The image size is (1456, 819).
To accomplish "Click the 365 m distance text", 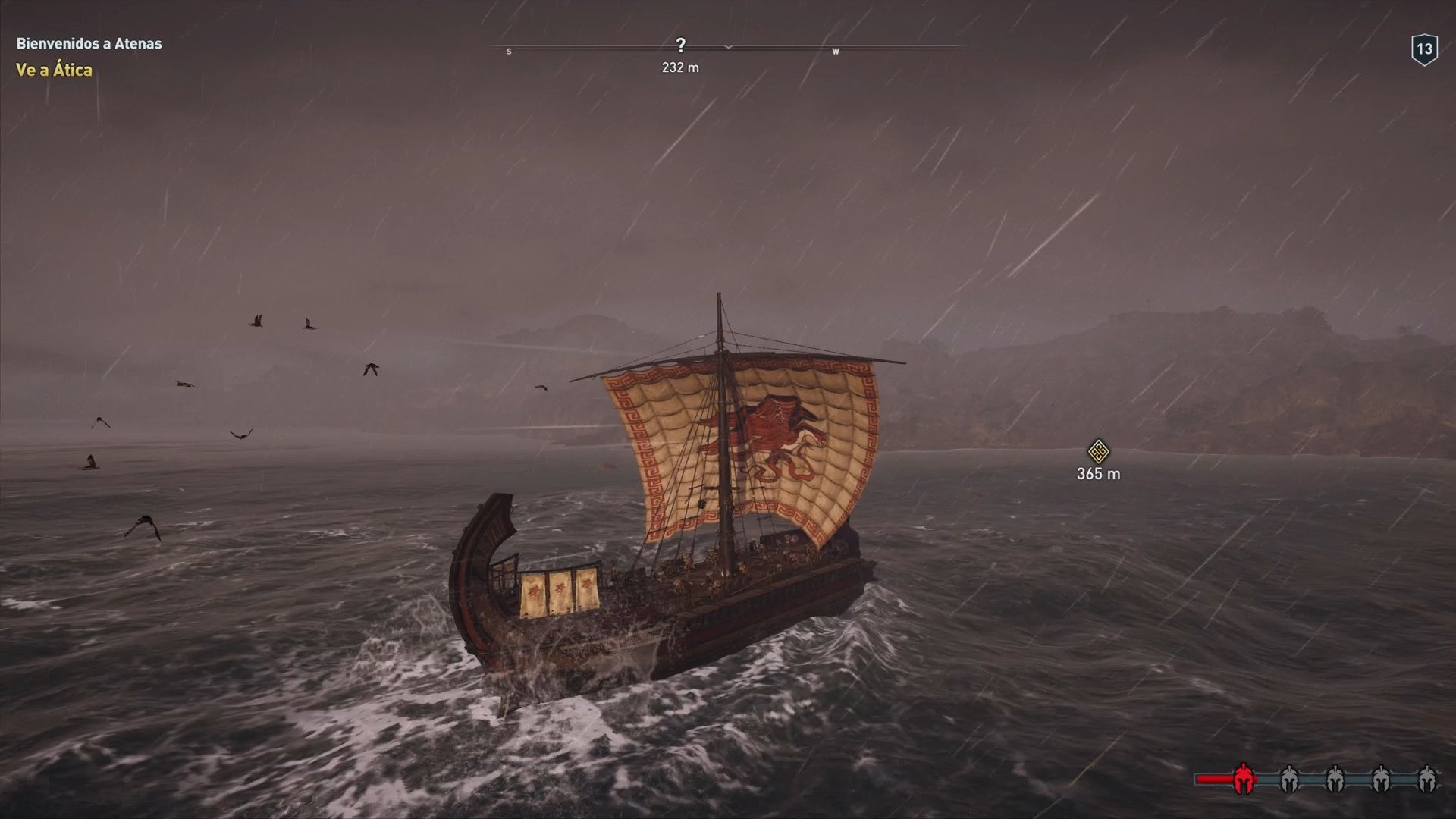I will [x=1097, y=472].
